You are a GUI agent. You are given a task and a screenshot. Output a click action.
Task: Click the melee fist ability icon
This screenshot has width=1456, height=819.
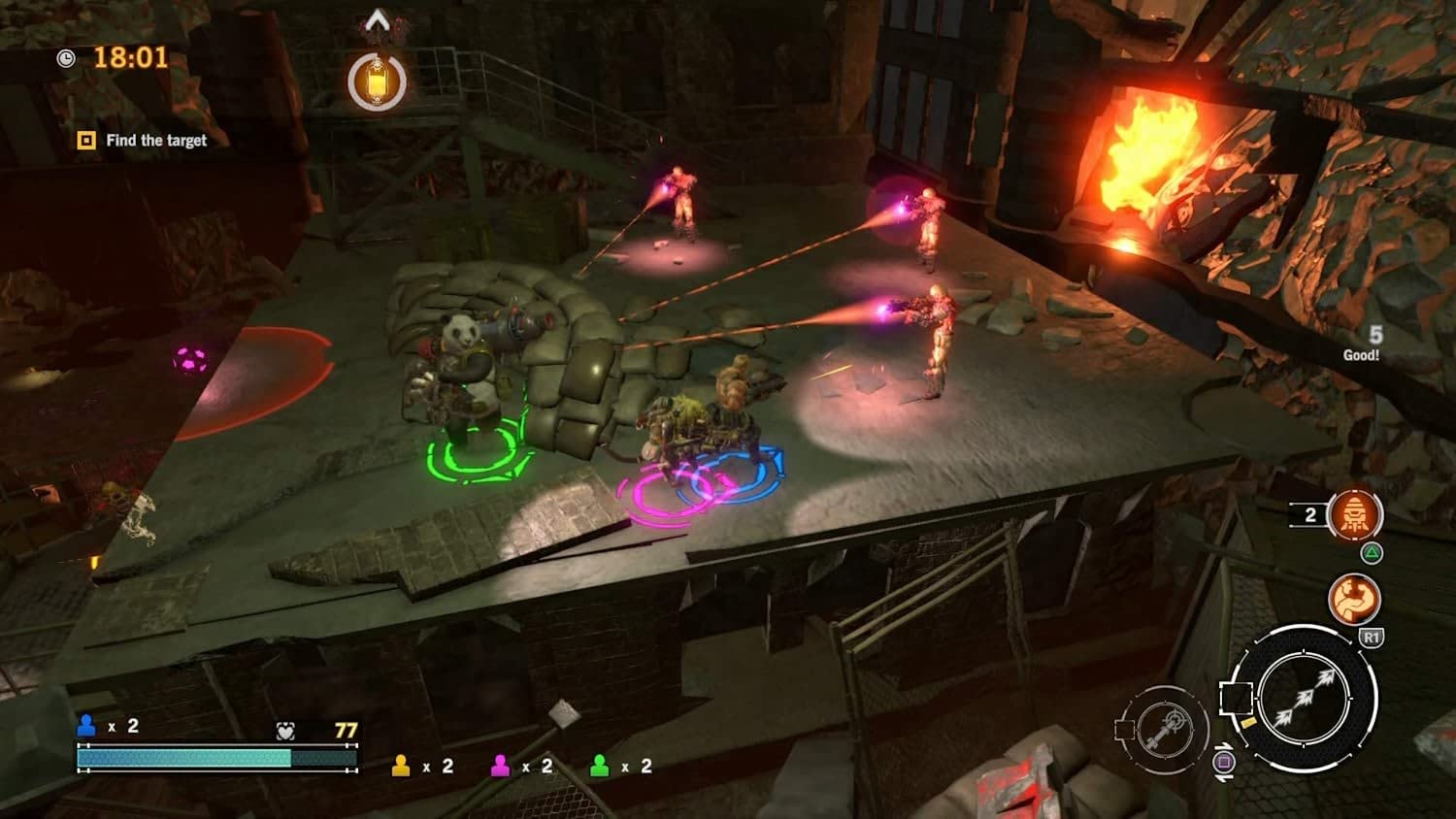pyautogui.click(x=1352, y=598)
